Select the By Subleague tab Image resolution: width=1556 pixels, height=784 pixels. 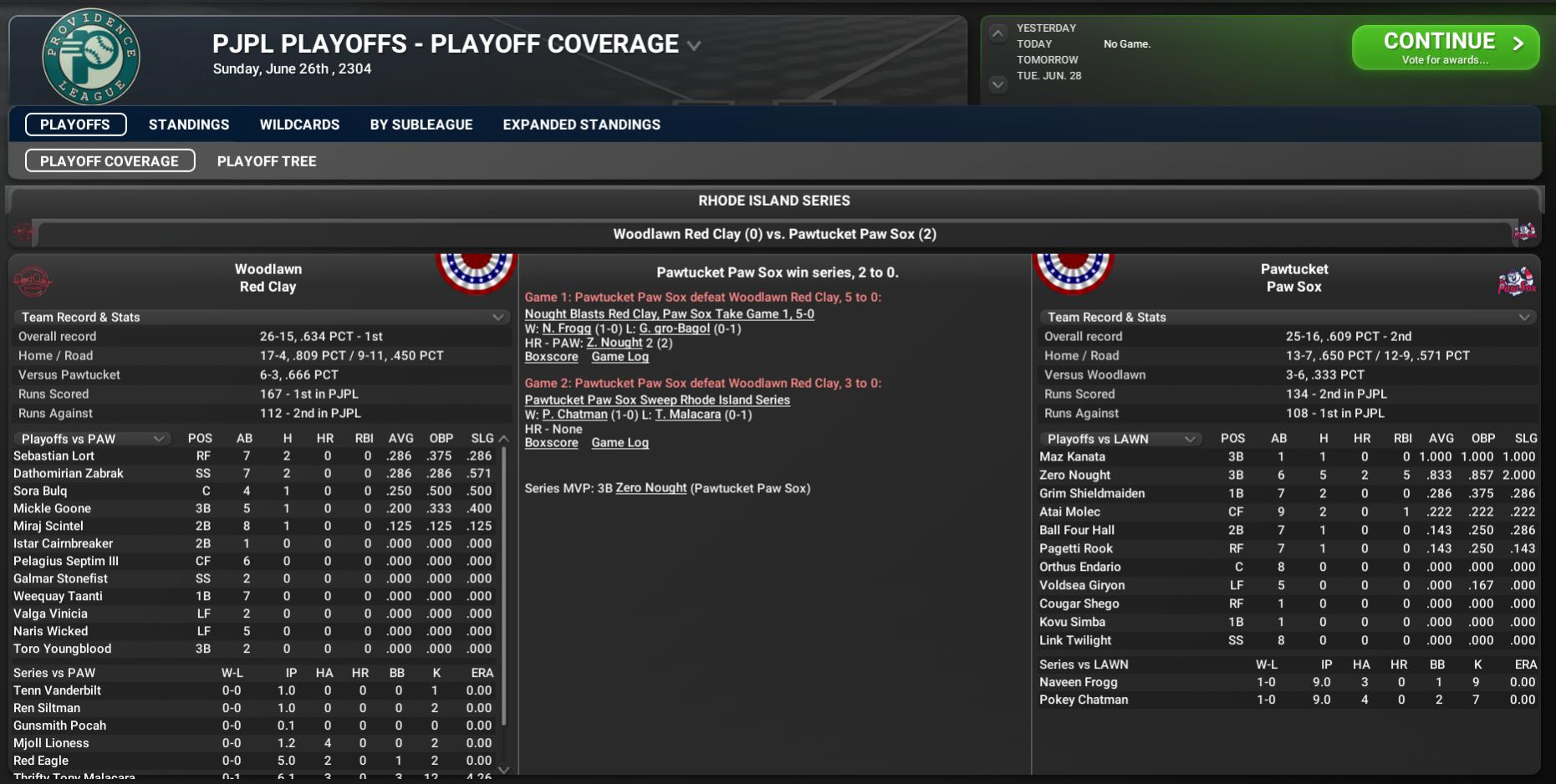coord(421,125)
